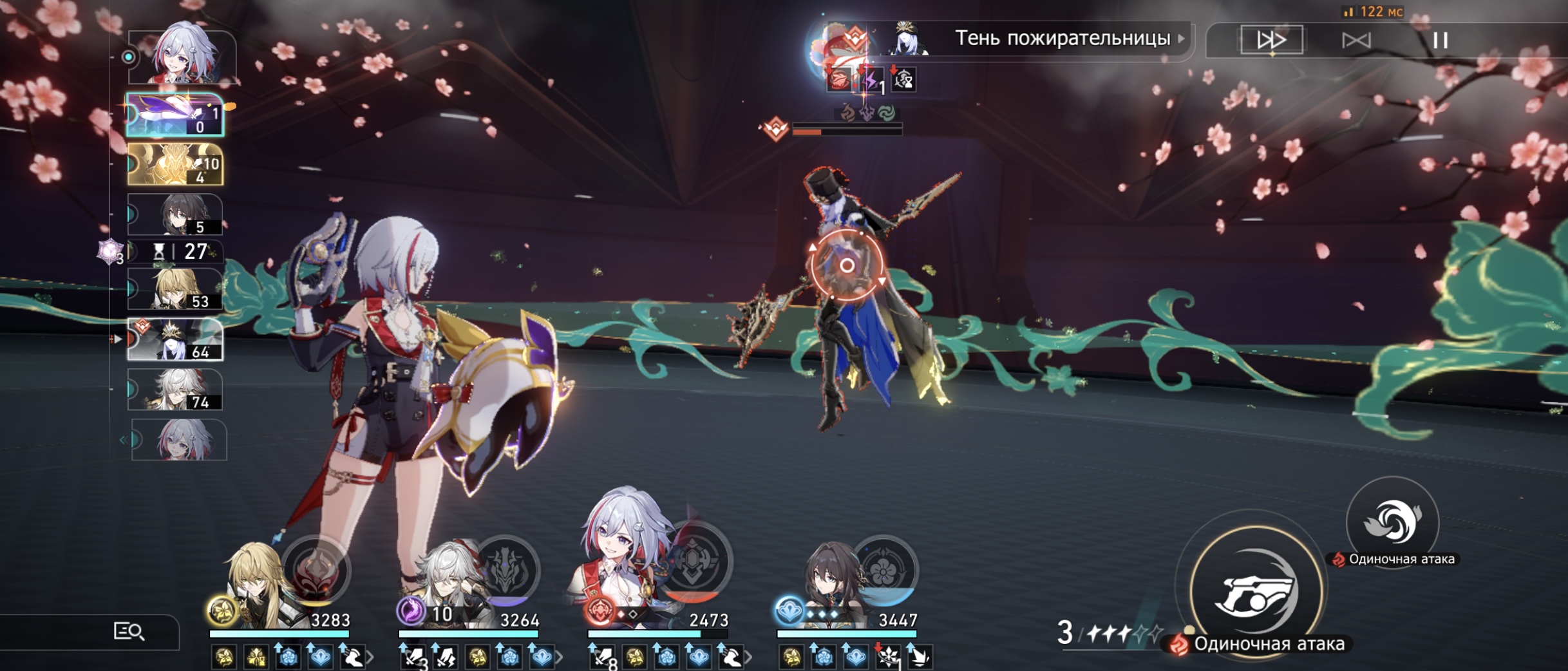Activate the swirl skill above basic attack
Viewport: 1568px width, 671px height.
coord(1392,522)
